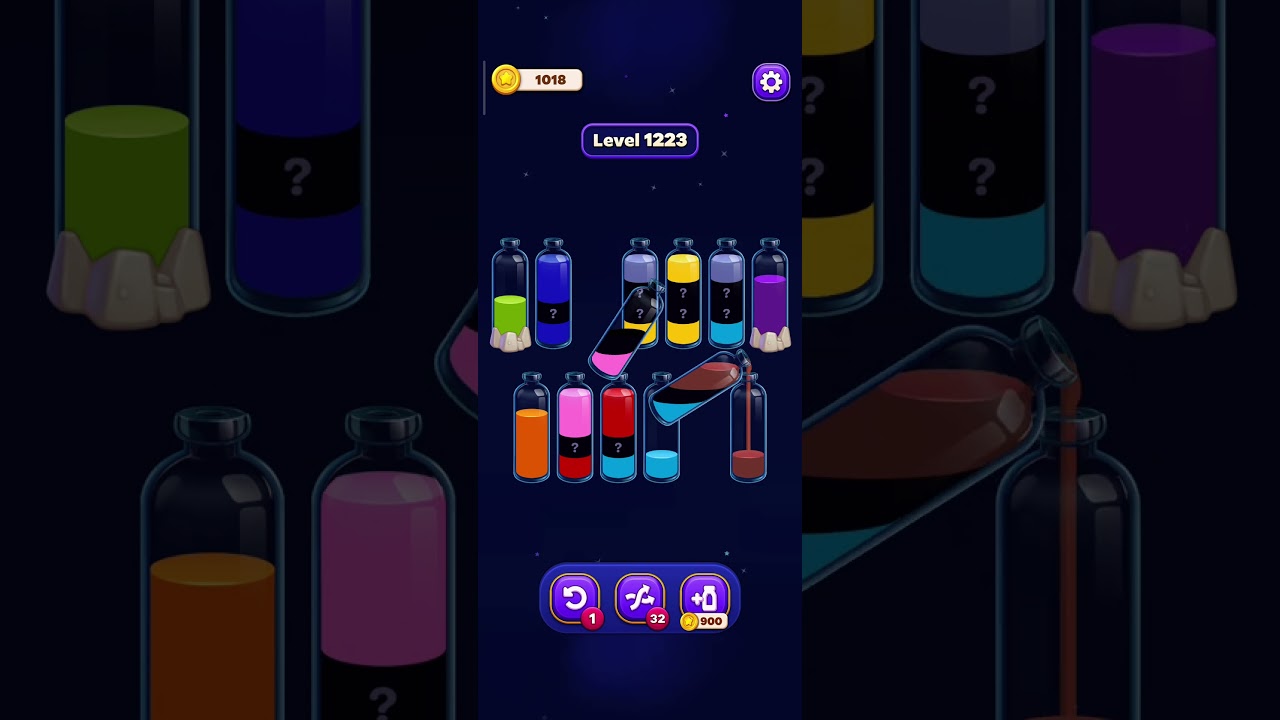Click the red undo count badge showing 1
Viewport: 1280px width, 720px height.
[x=591, y=618]
